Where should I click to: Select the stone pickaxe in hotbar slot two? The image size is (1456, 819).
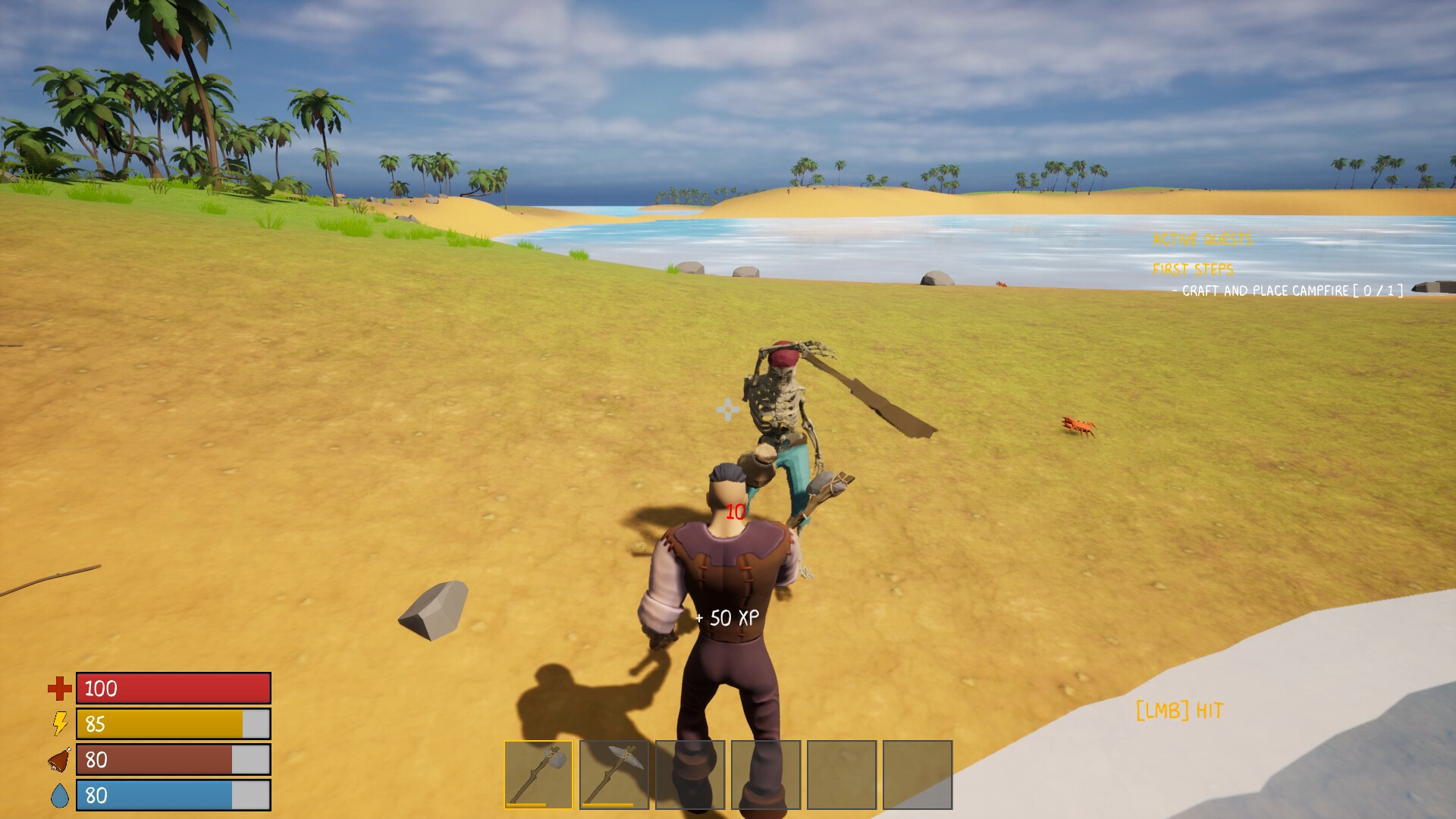(614, 773)
